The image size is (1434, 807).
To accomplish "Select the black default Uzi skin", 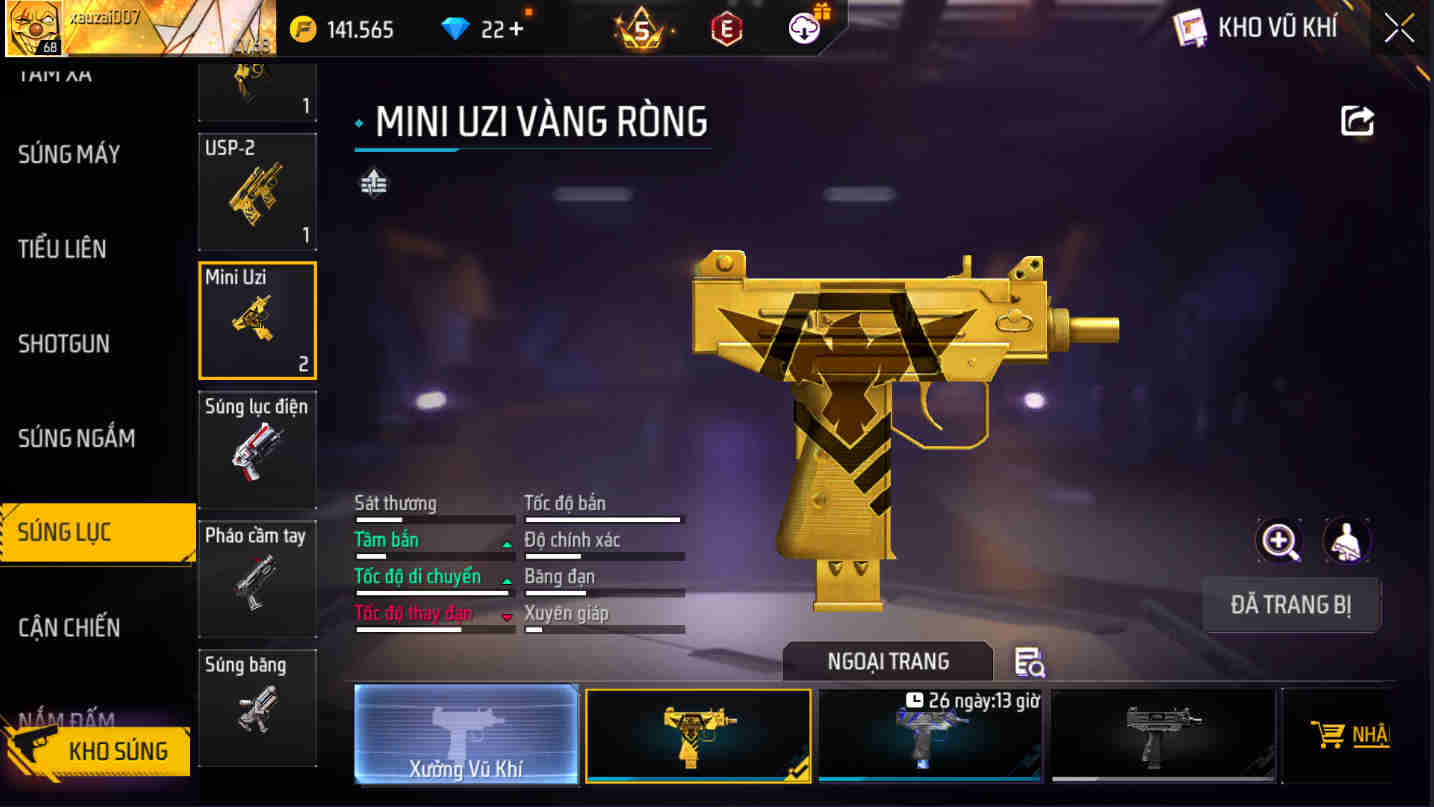I will pos(1163,734).
